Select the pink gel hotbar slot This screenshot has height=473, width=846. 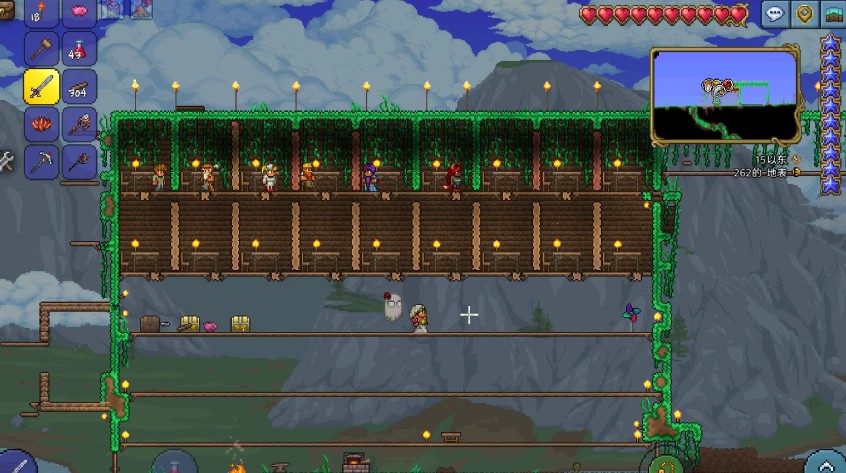[79, 12]
